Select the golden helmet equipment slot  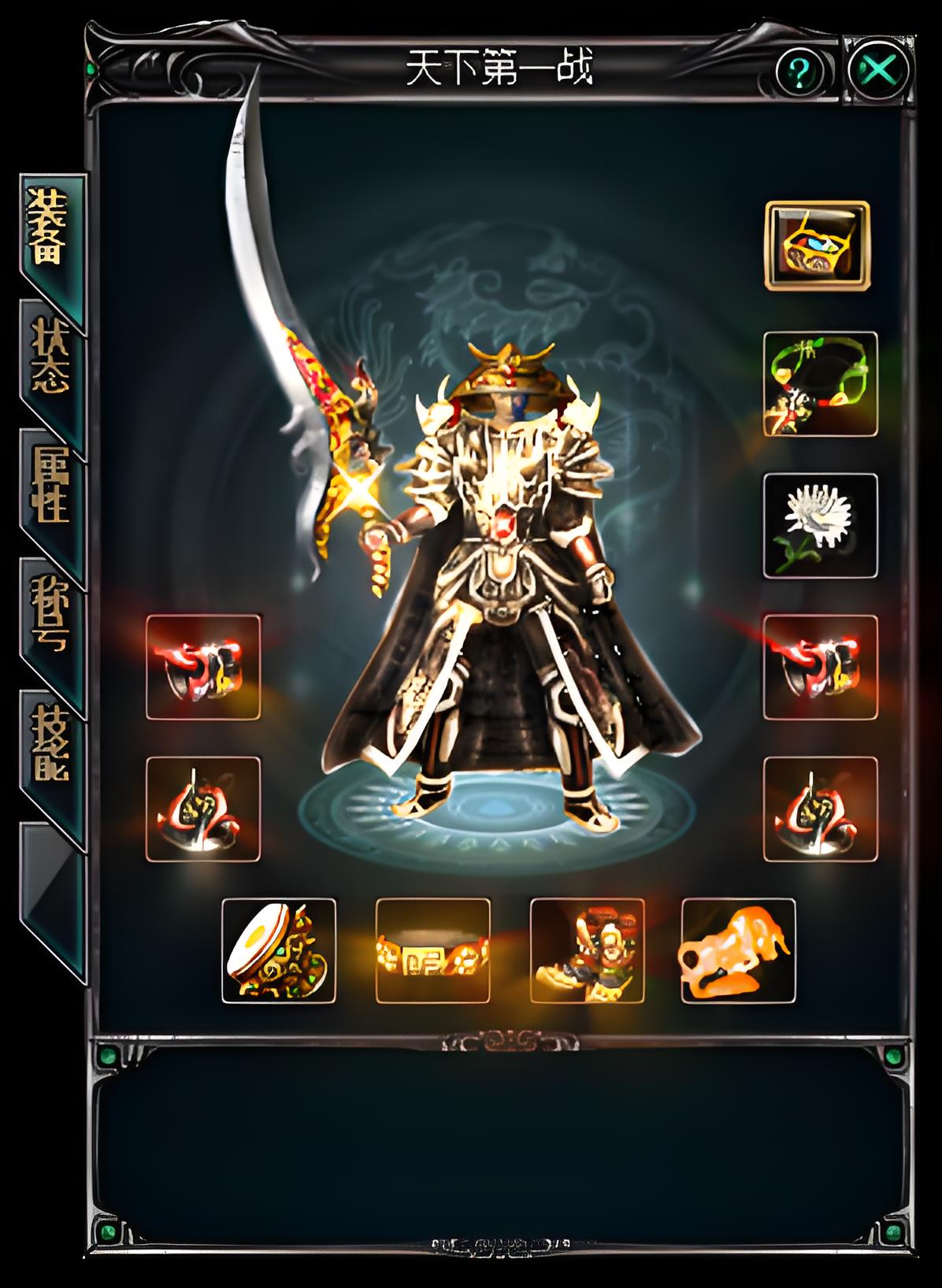pyautogui.click(x=818, y=245)
